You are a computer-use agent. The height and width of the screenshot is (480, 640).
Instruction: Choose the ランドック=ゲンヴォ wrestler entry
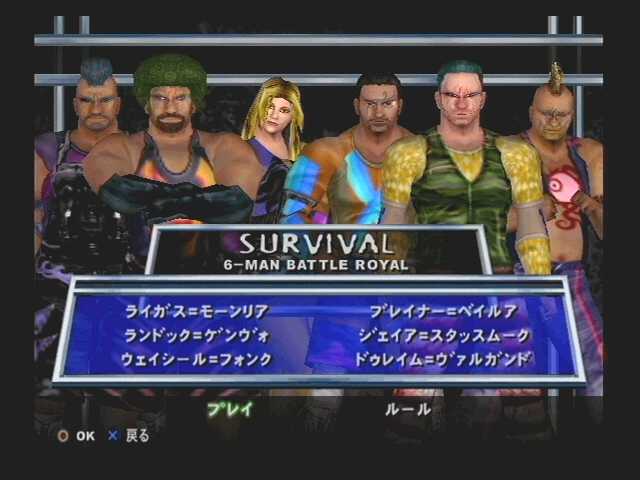197,335
